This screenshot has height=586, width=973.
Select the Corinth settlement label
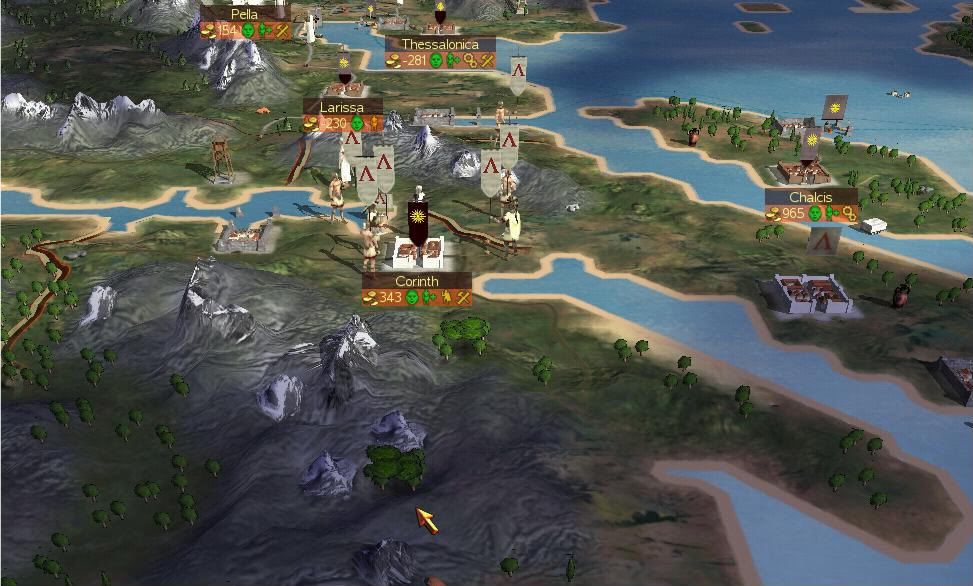pos(416,282)
